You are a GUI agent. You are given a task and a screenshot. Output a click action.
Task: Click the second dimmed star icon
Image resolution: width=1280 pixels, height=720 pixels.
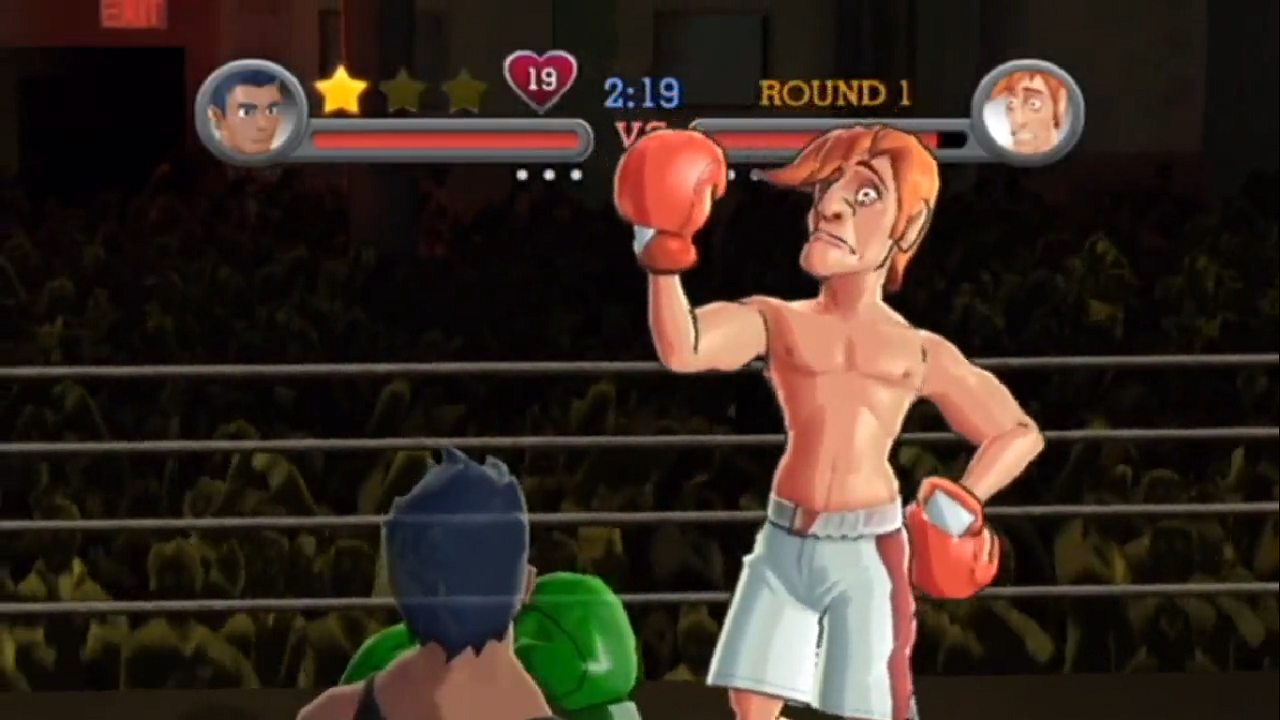tap(404, 92)
